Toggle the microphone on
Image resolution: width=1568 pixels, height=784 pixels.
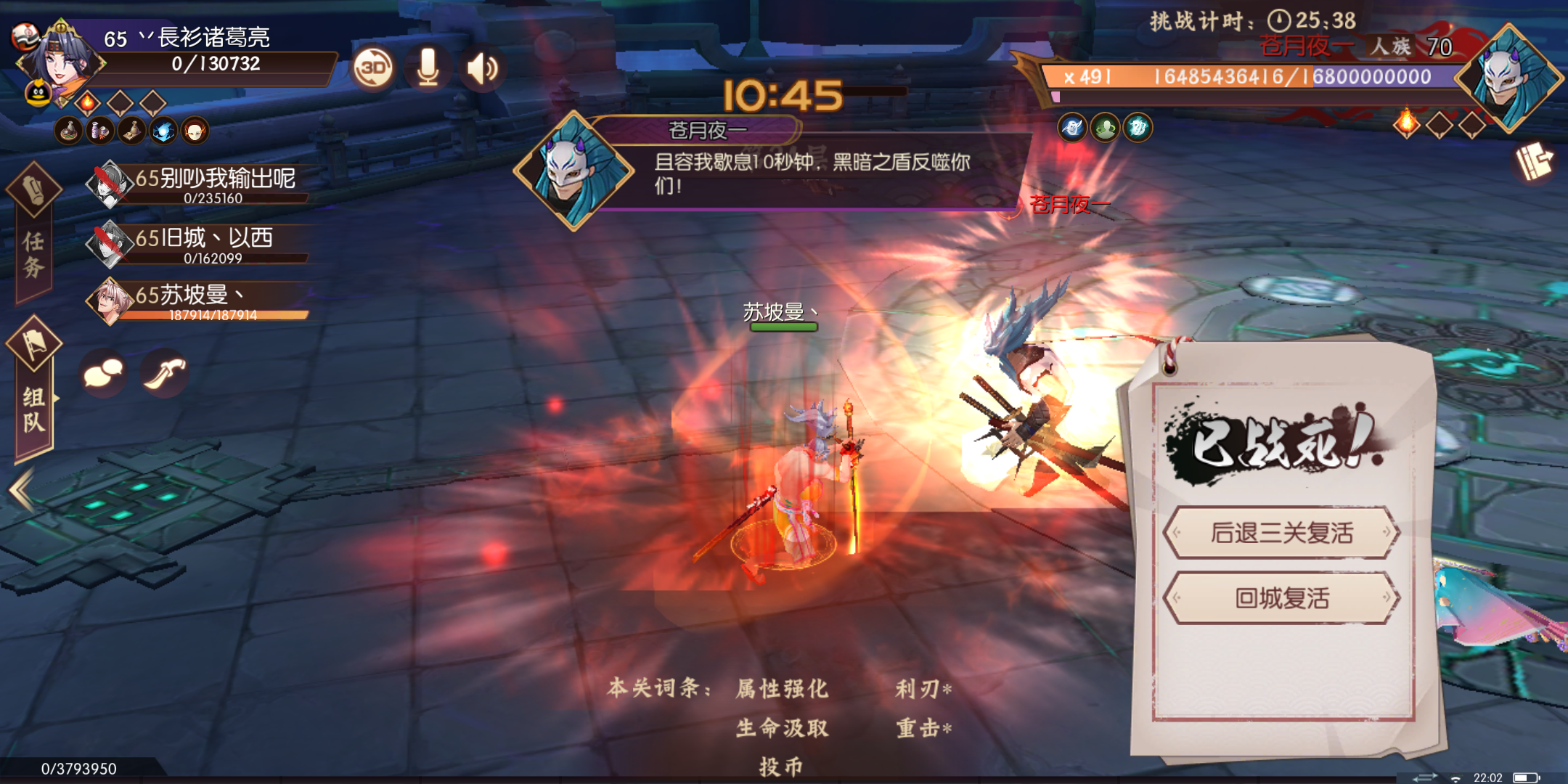pos(428,68)
